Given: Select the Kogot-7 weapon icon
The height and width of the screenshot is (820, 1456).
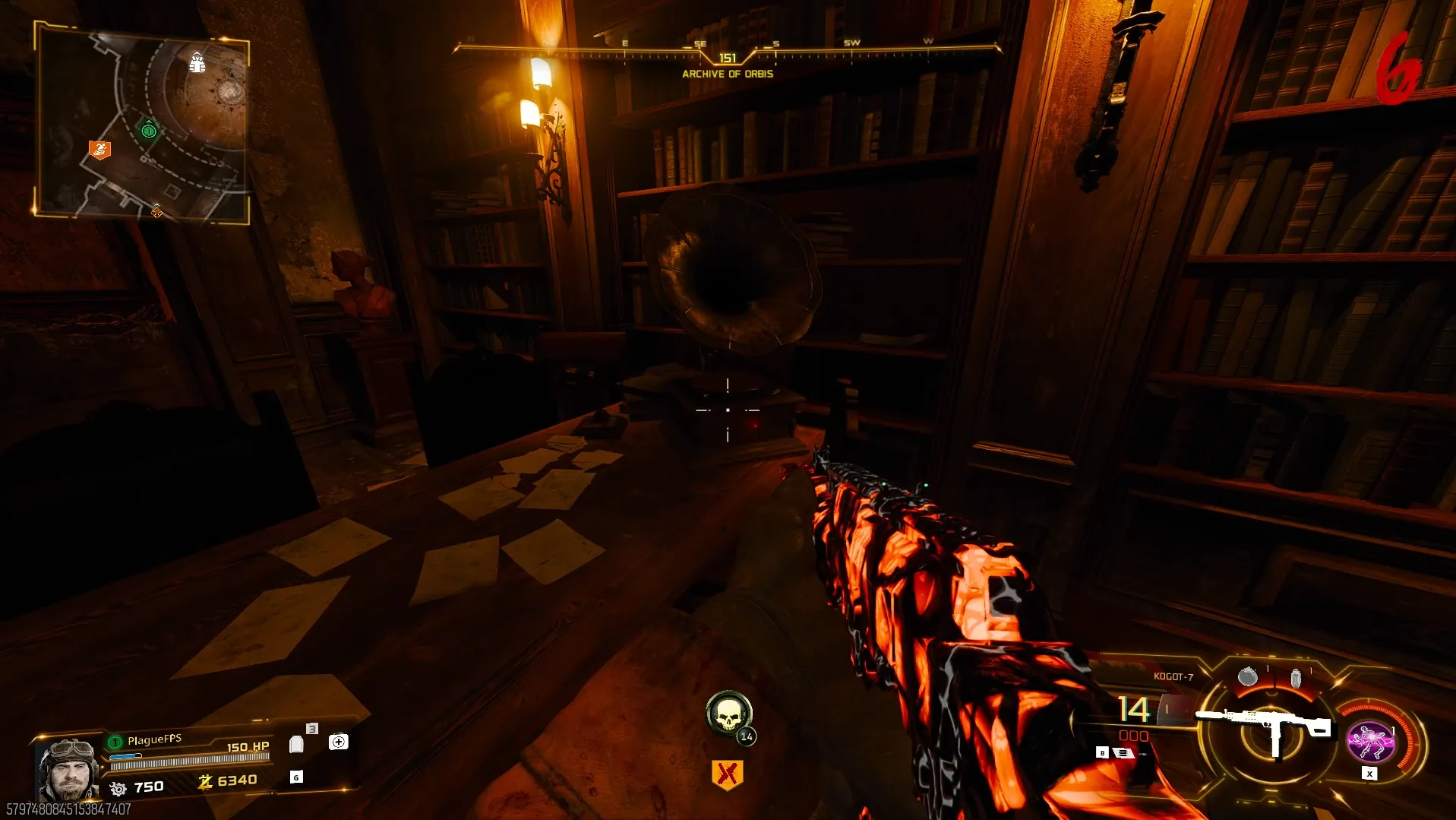Looking at the screenshot, I should pyautogui.click(x=1264, y=725).
